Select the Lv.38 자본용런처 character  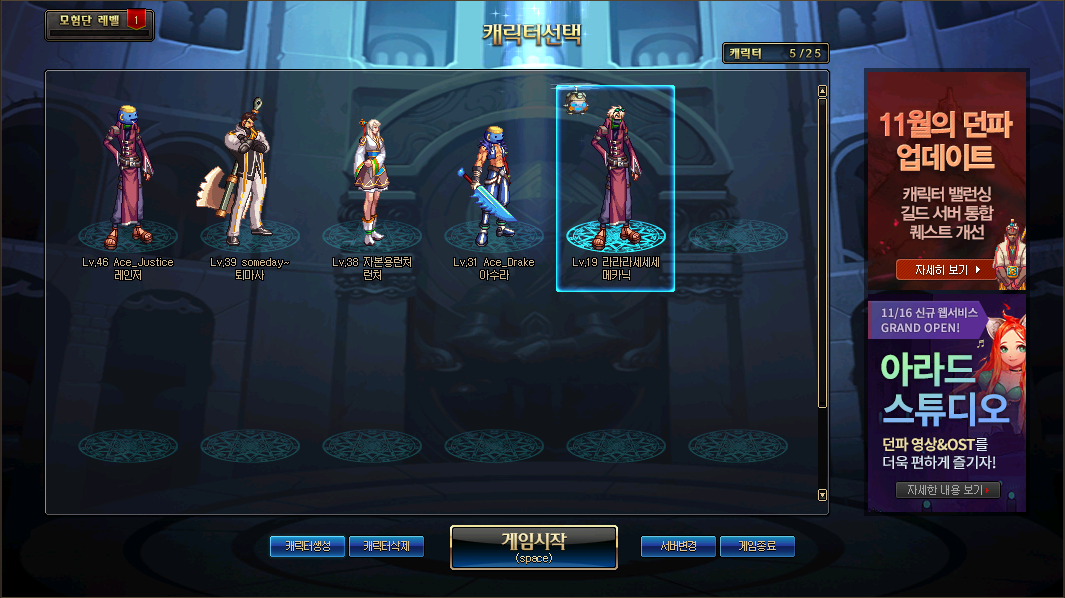371,180
